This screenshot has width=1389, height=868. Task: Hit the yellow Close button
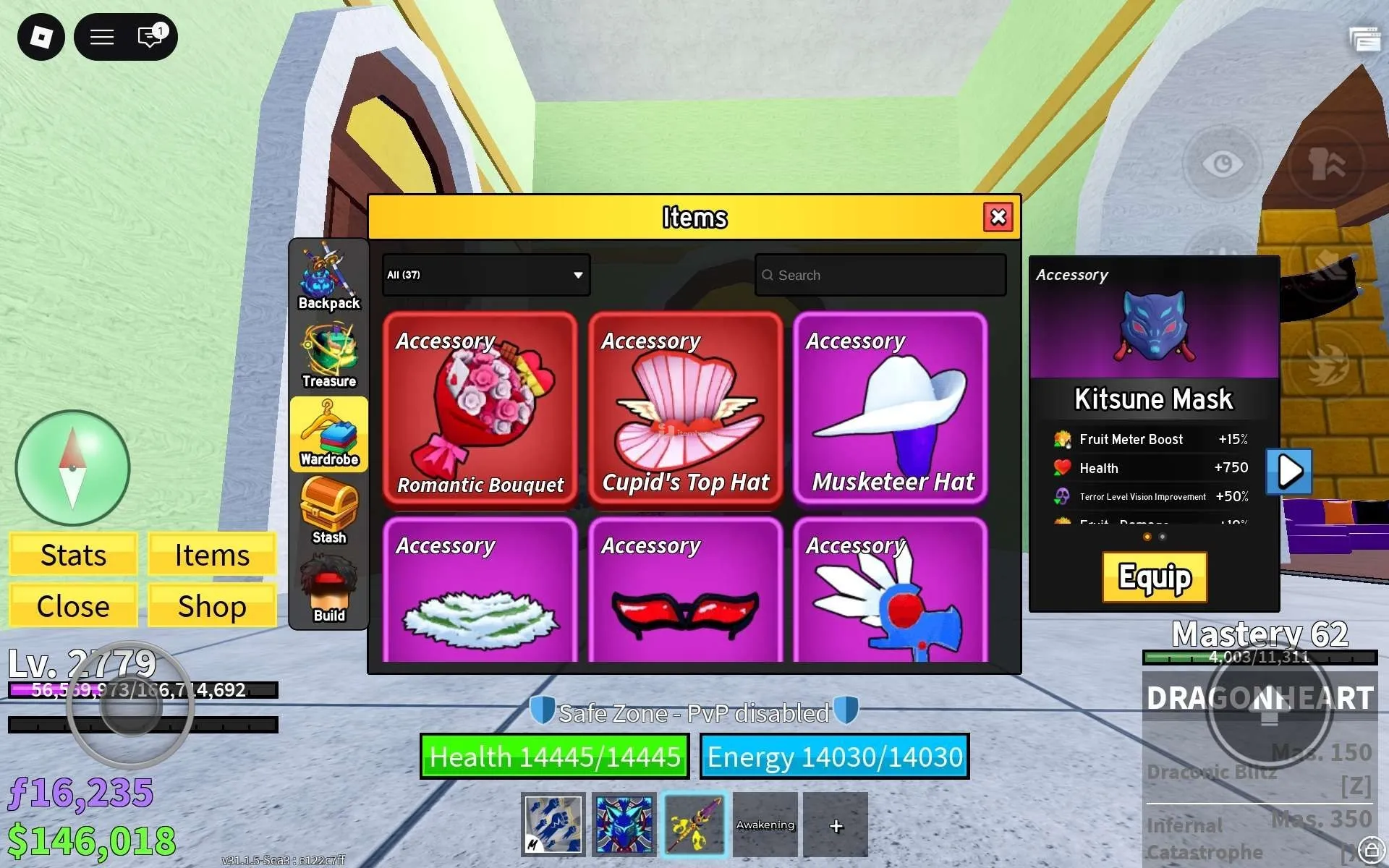[x=73, y=606]
